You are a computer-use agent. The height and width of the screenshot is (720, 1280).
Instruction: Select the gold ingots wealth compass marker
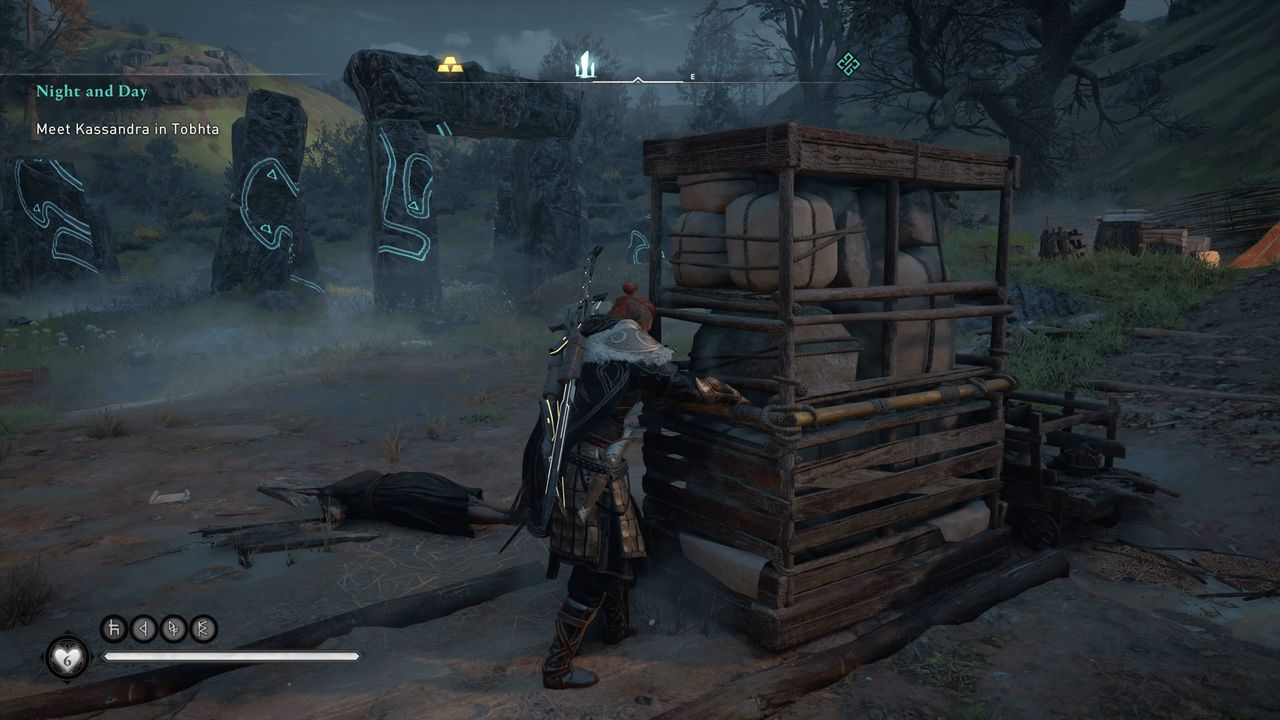coord(450,65)
